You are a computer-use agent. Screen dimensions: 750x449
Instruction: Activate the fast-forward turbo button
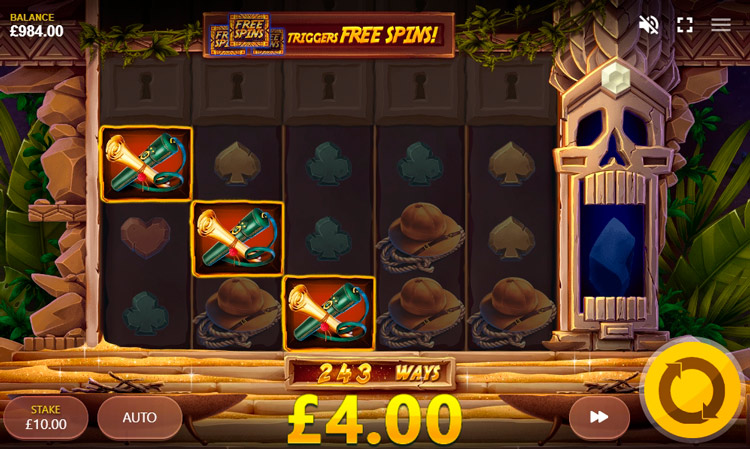[599, 417]
